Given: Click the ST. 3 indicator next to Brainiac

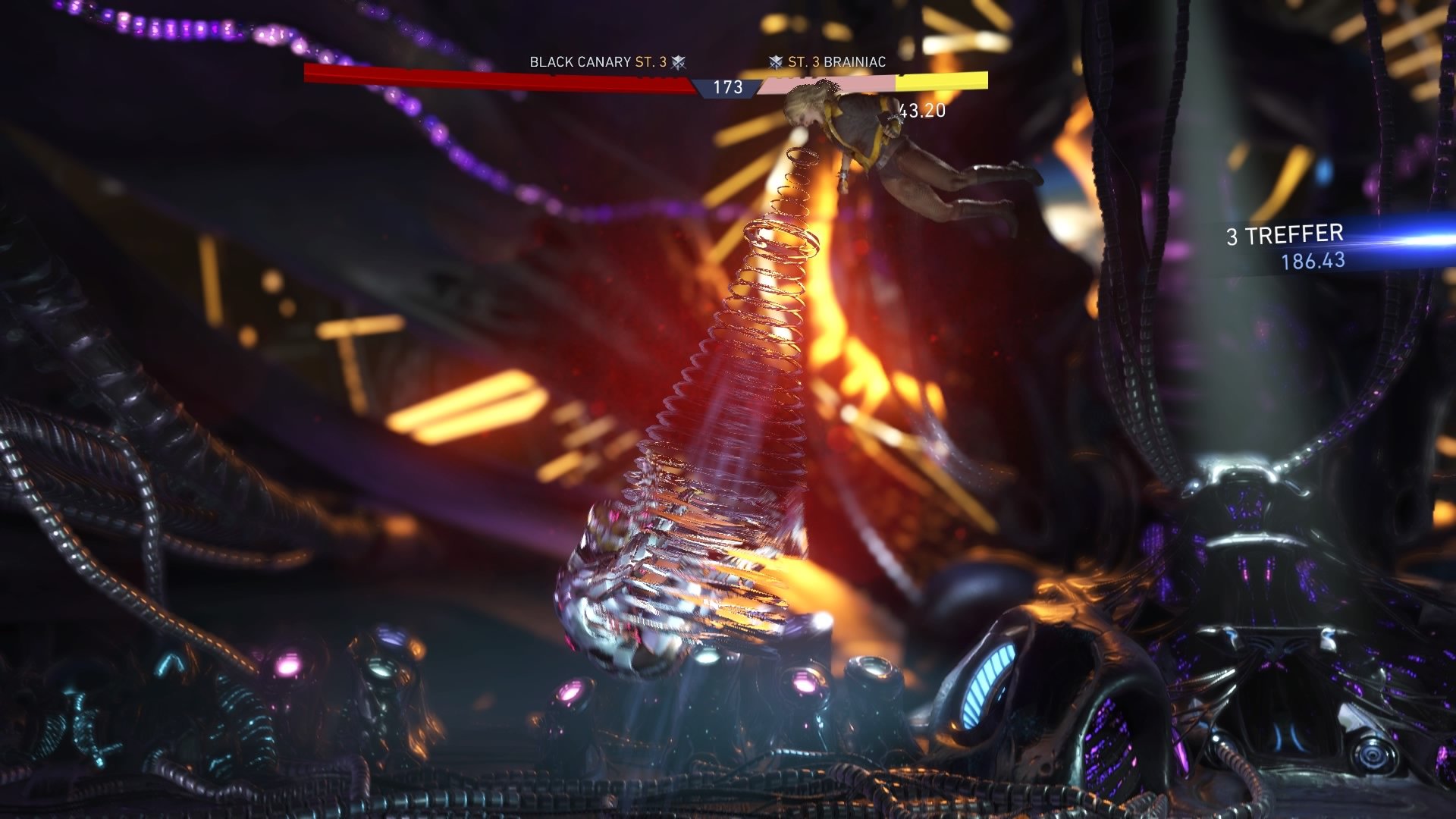Looking at the screenshot, I should tap(804, 61).
